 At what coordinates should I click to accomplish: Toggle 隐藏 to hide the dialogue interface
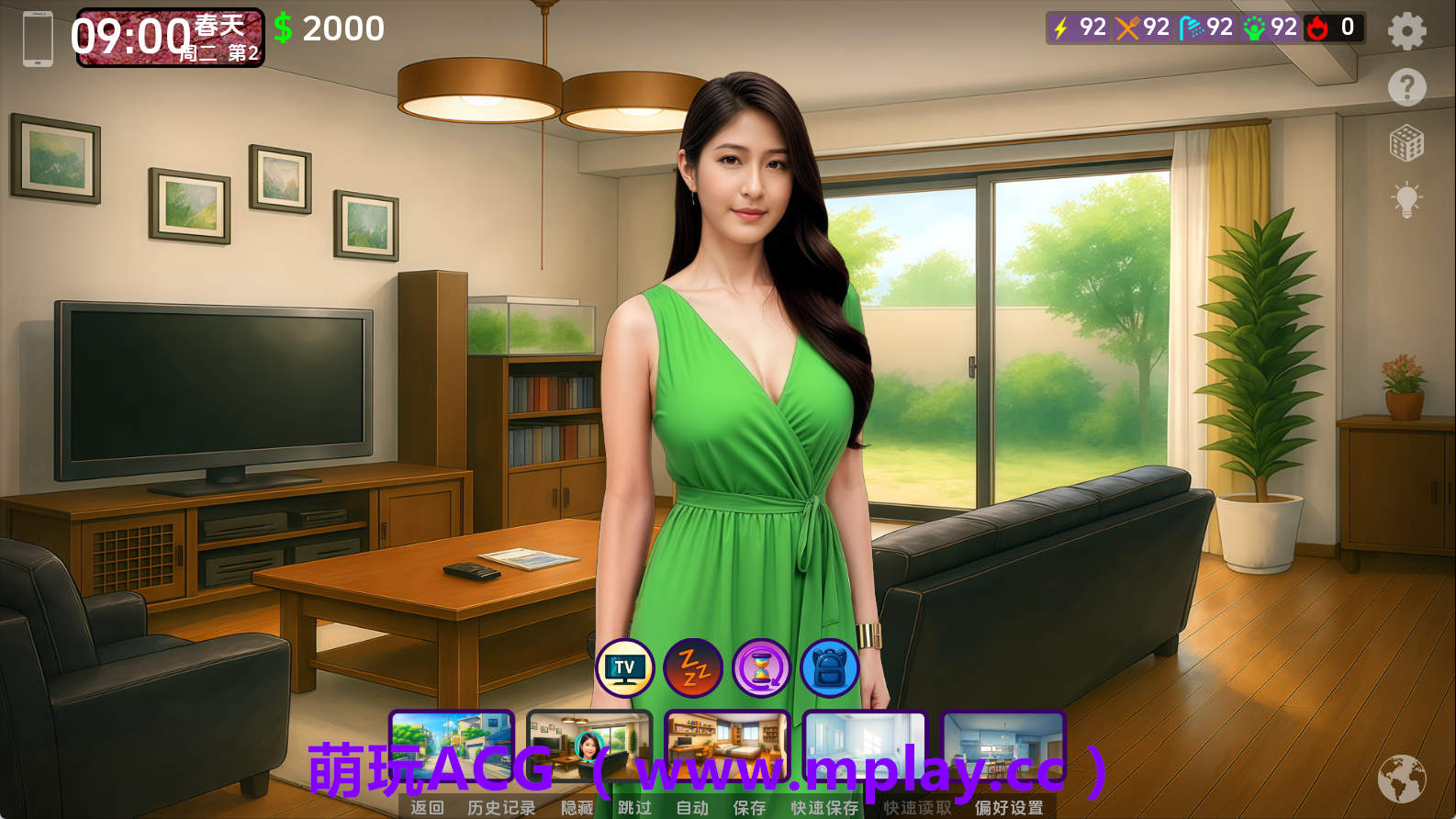[577, 808]
